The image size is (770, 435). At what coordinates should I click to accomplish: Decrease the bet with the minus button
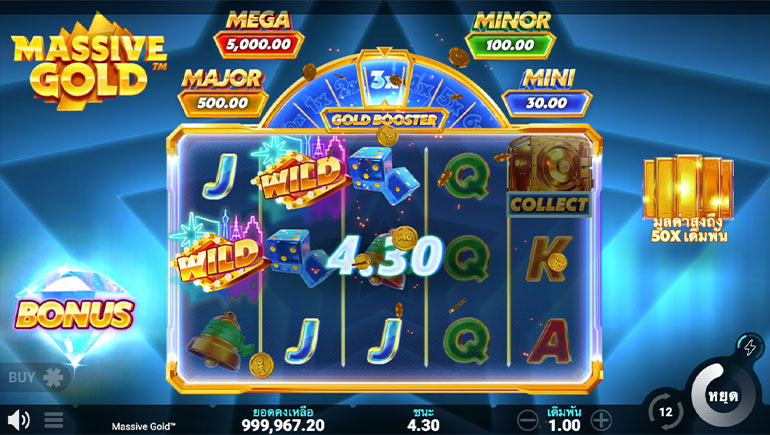pos(529,419)
